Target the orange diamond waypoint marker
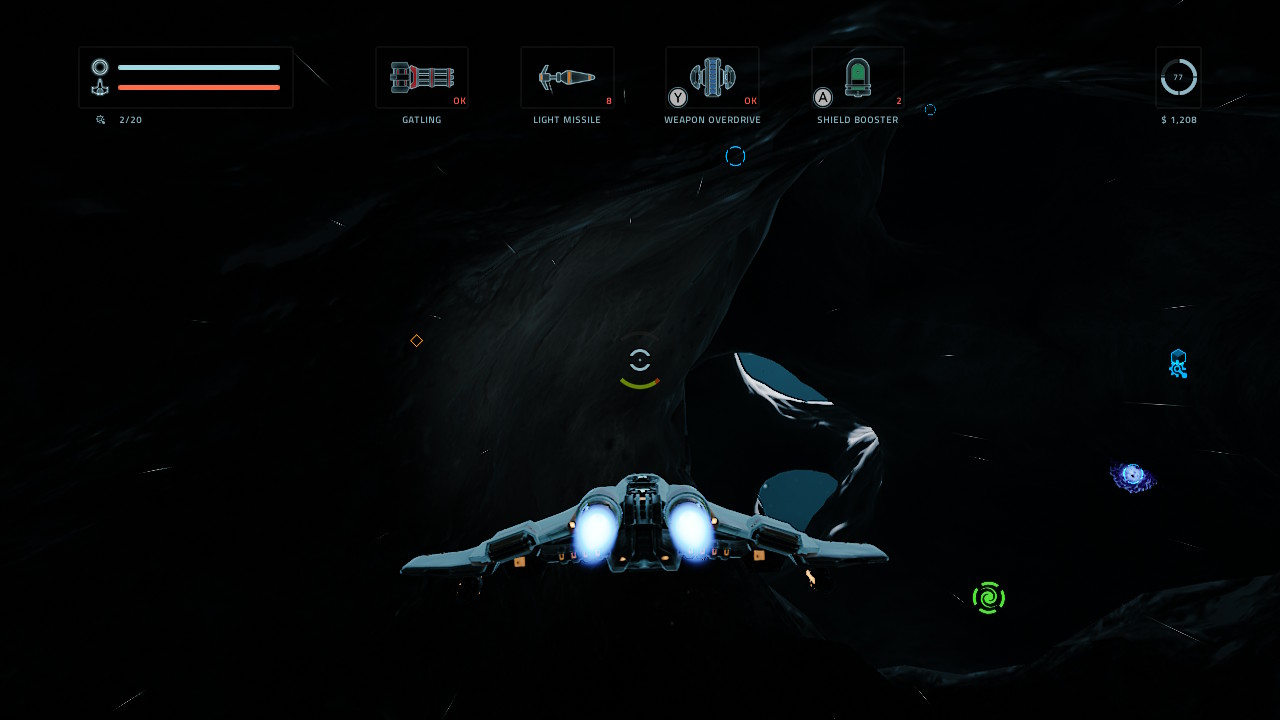This screenshot has height=720, width=1280. pyautogui.click(x=417, y=341)
